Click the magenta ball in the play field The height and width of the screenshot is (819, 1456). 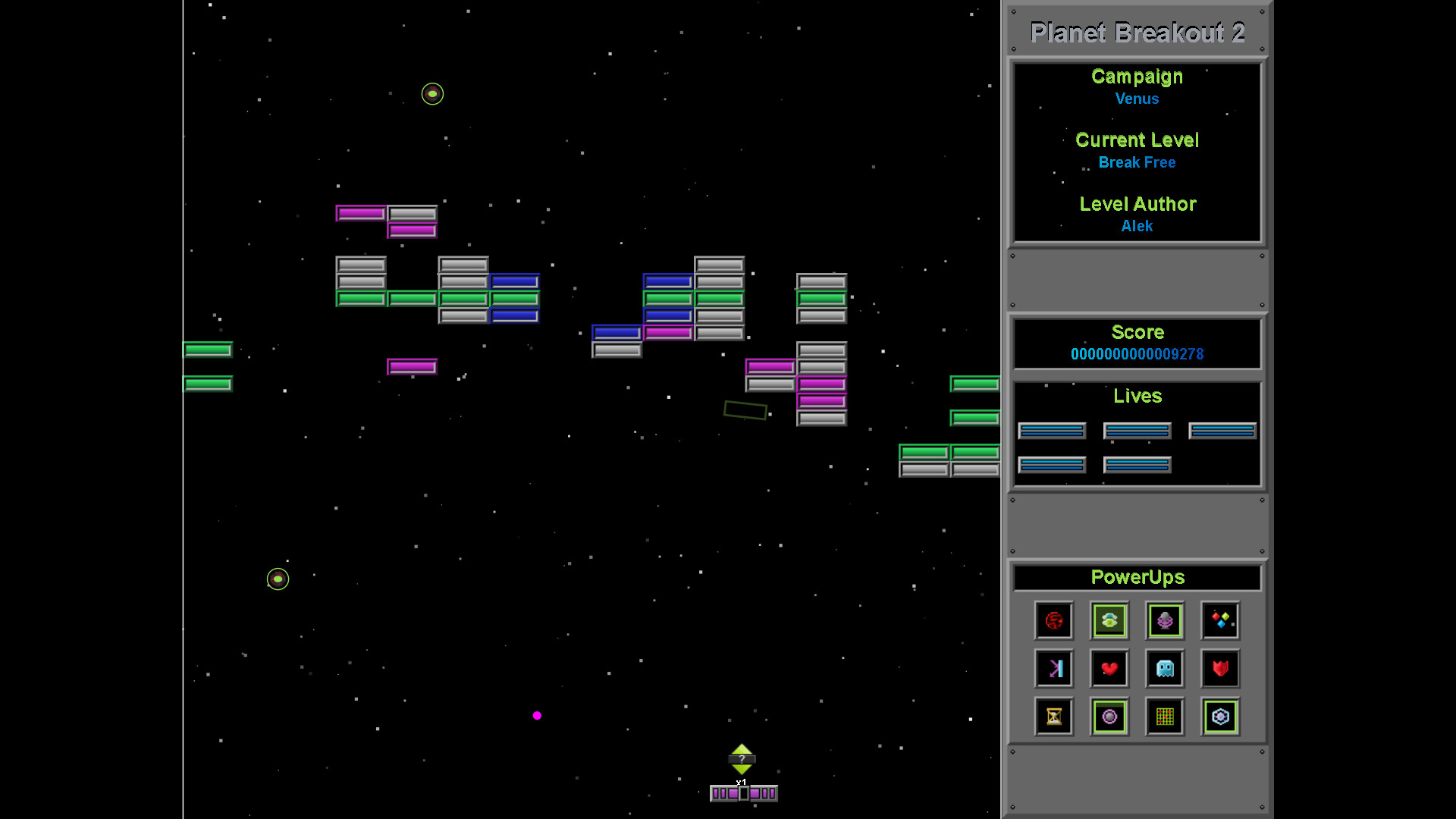[x=538, y=715]
